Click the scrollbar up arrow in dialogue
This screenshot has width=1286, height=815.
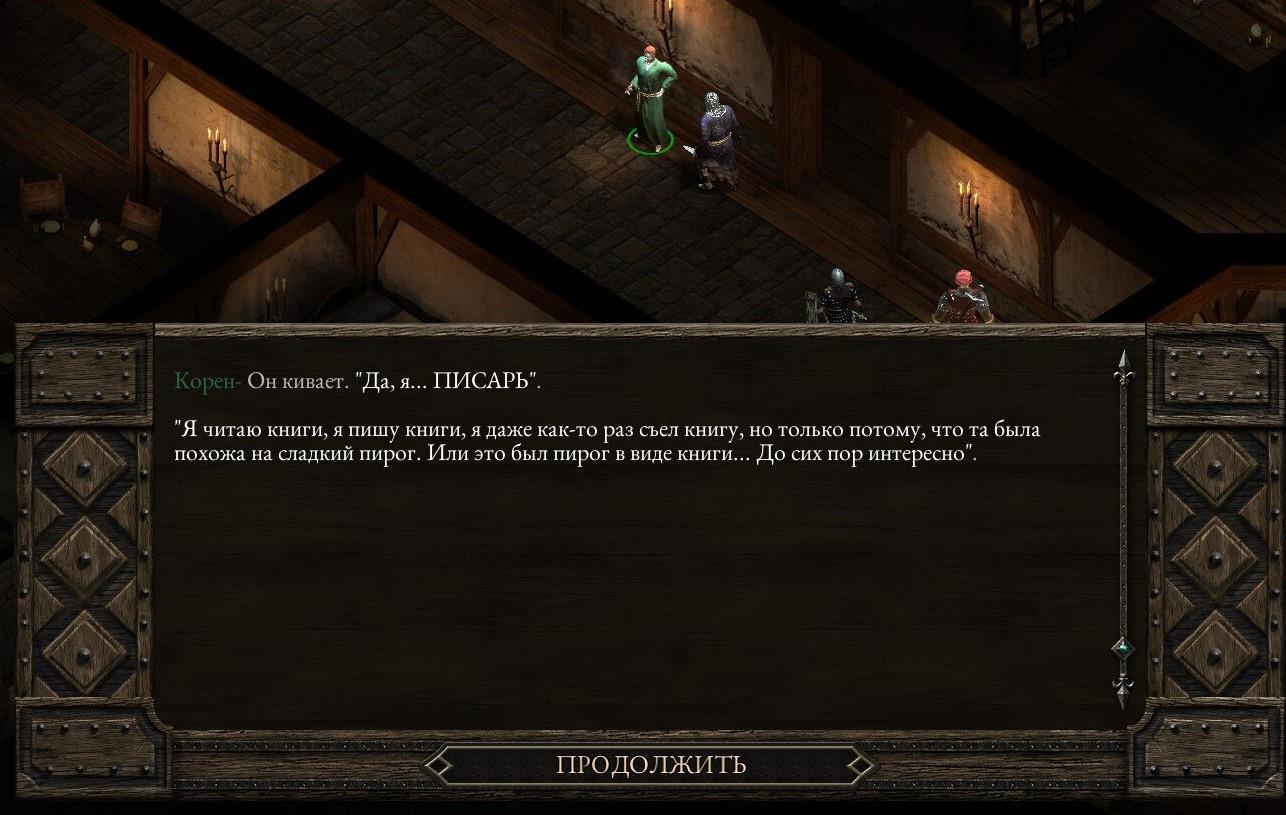1123,365
